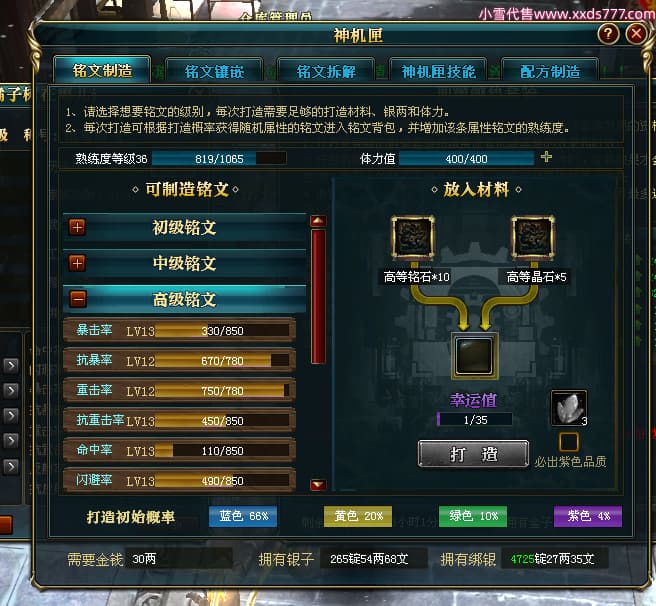
Task: Close the 神机匣 window
Action: 635,34
